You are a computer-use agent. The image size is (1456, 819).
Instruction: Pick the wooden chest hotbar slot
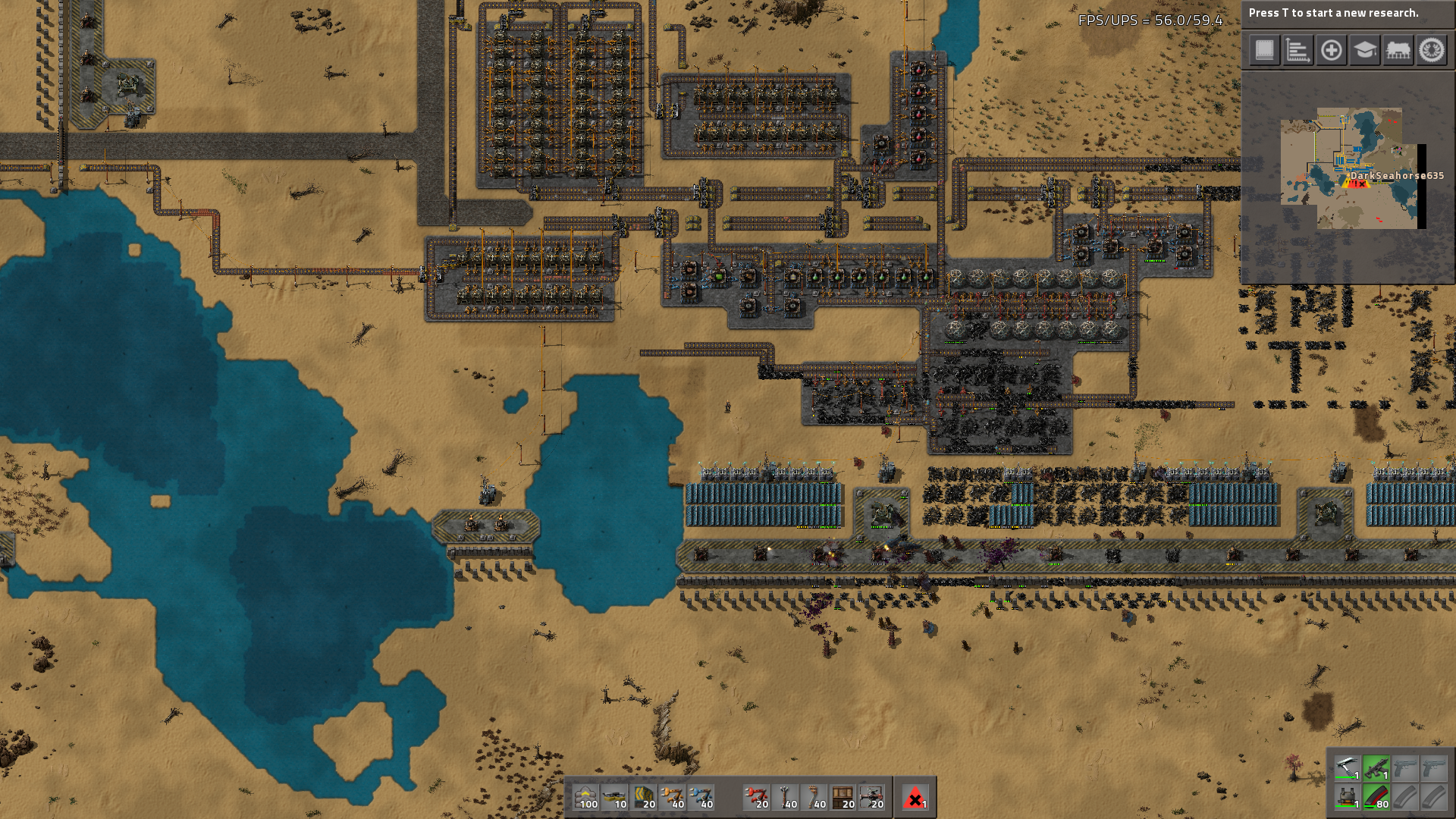(x=843, y=797)
